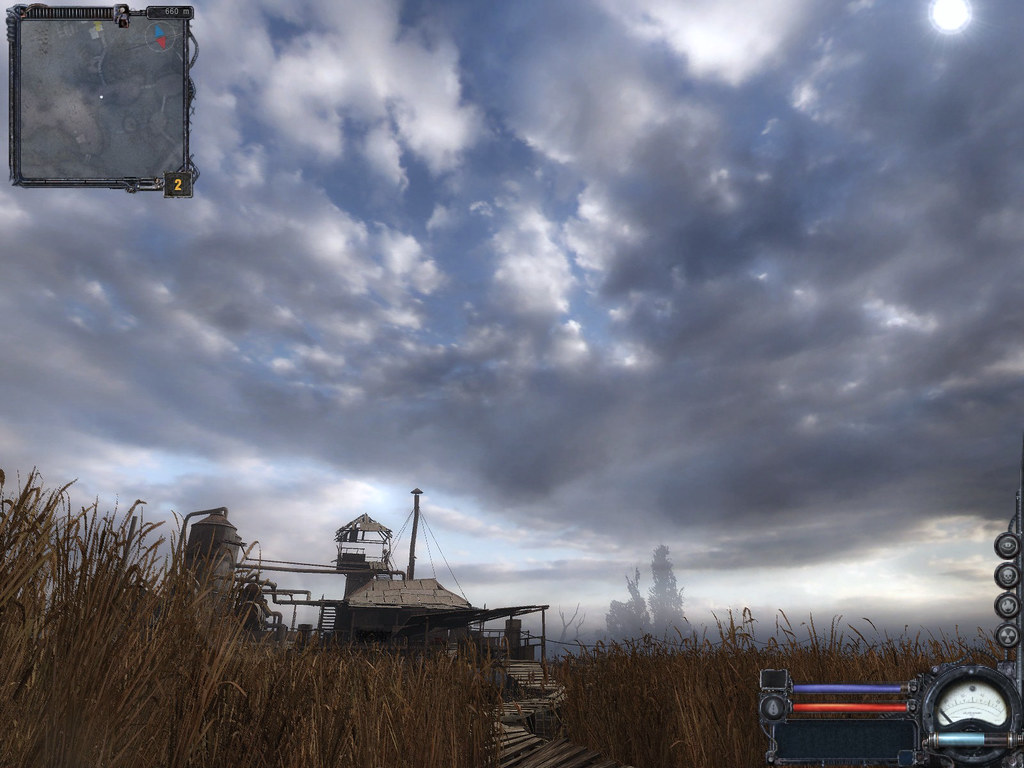Click the small character icon above the minimap
The image size is (1024, 768).
[122, 14]
